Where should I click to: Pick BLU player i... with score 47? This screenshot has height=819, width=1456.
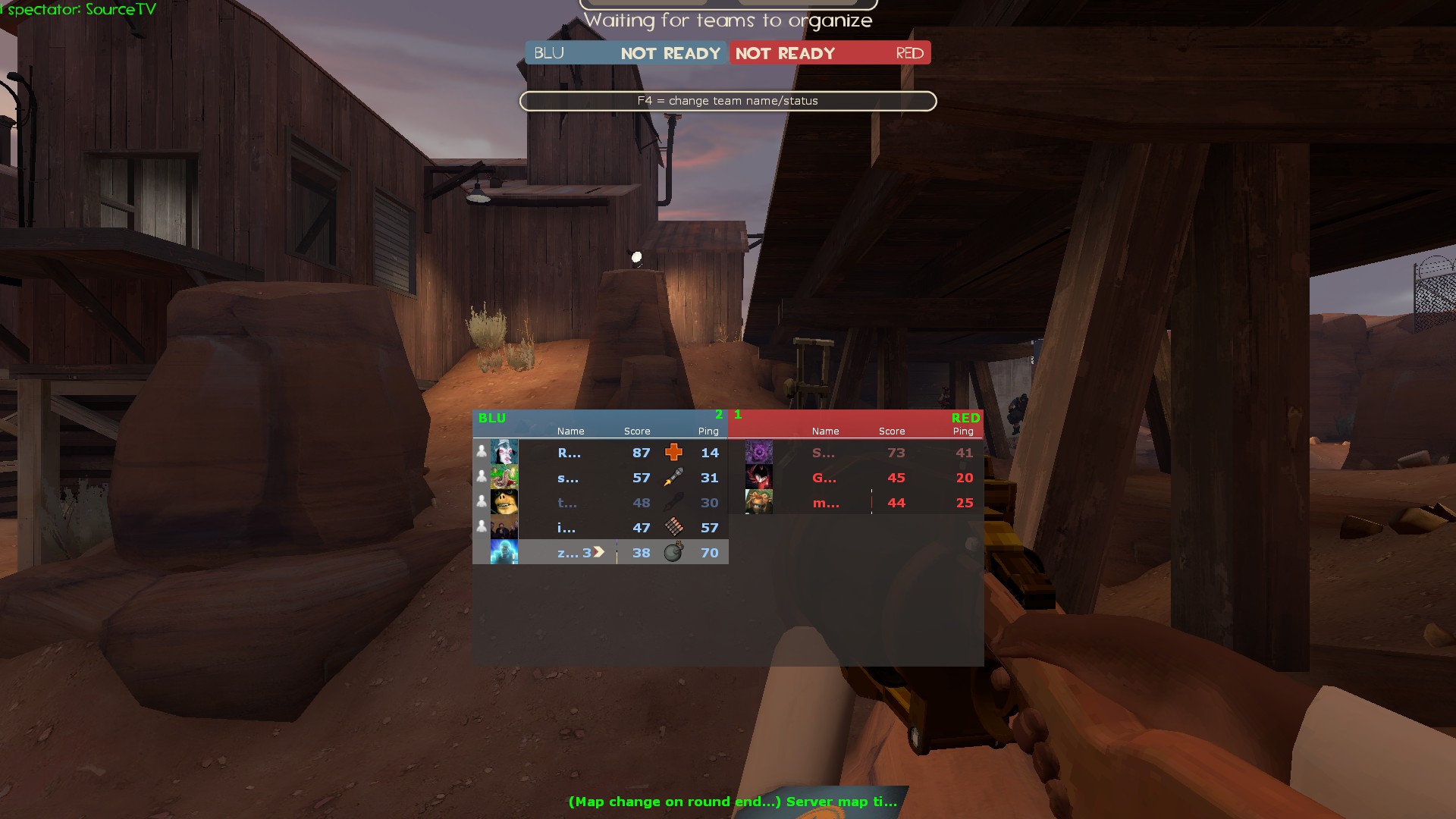click(x=600, y=528)
